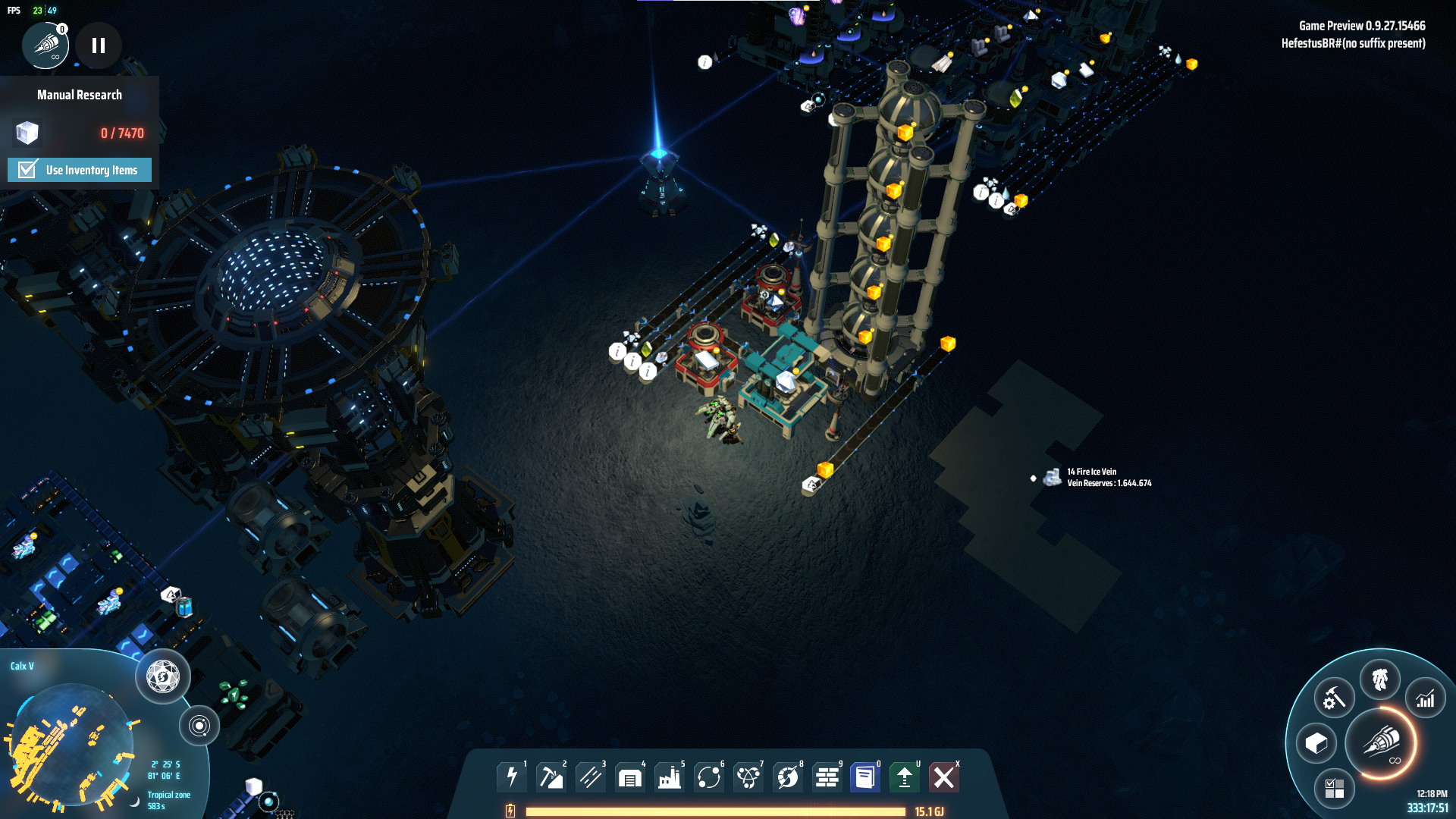Show the production statistics chart
1456x819 pixels.
click(1426, 698)
